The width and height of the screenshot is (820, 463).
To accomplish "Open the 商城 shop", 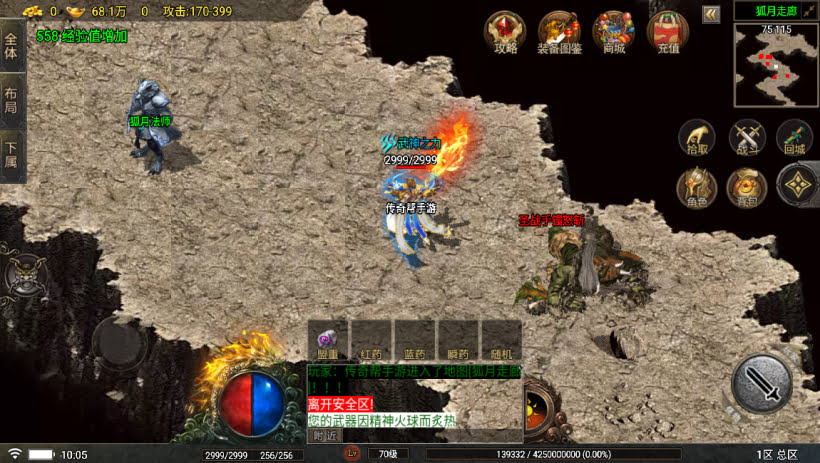I will pos(612,31).
